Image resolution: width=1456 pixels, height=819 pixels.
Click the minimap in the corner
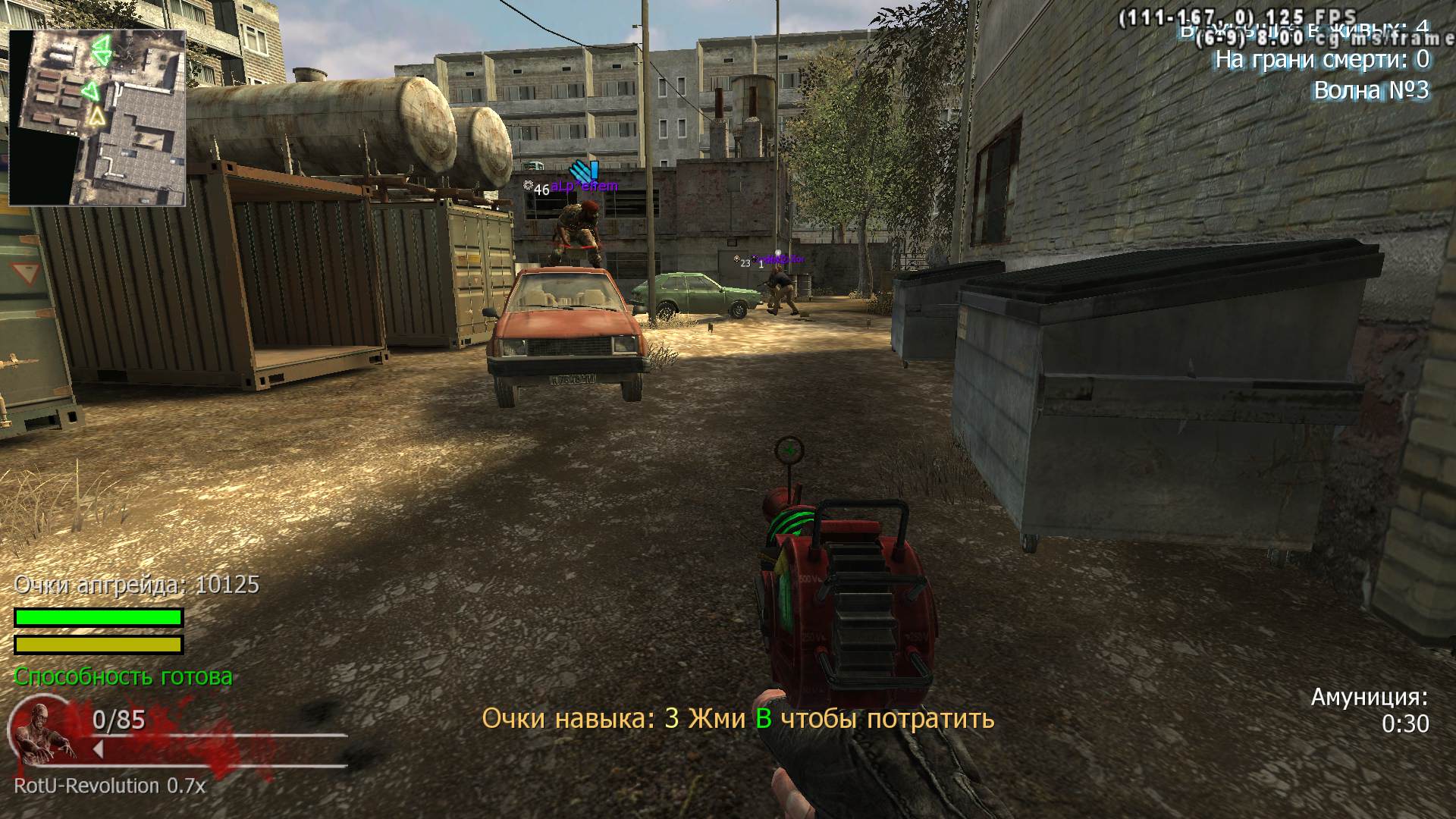(97, 118)
